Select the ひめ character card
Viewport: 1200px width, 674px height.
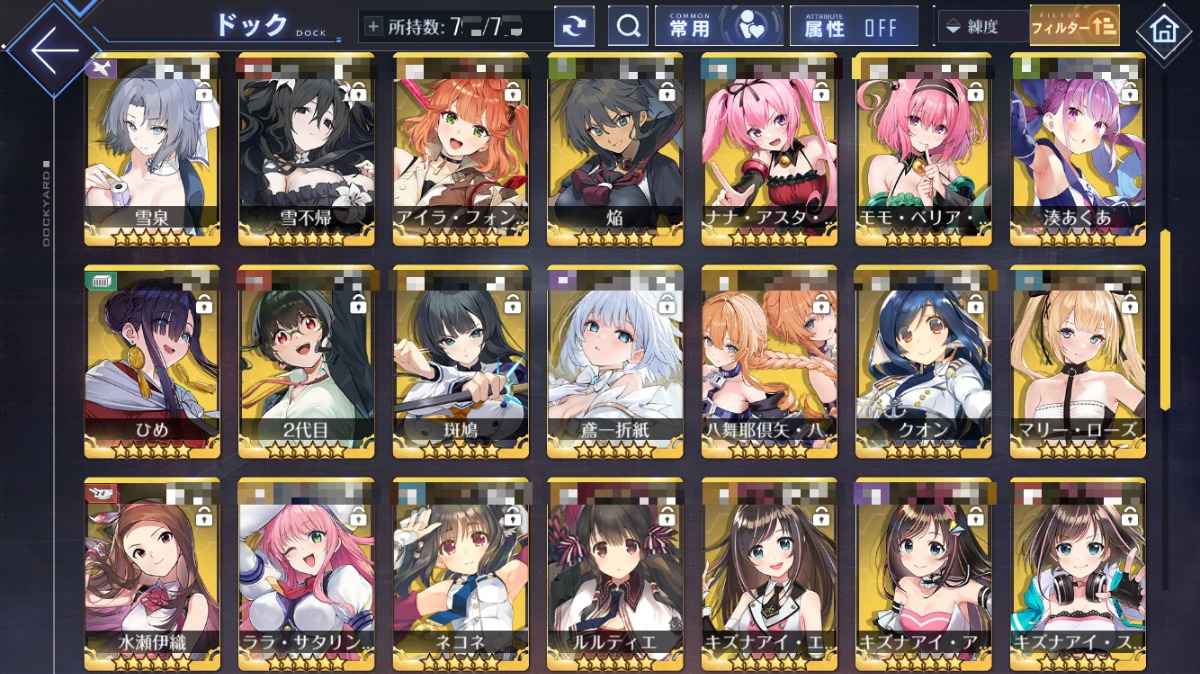(152, 362)
